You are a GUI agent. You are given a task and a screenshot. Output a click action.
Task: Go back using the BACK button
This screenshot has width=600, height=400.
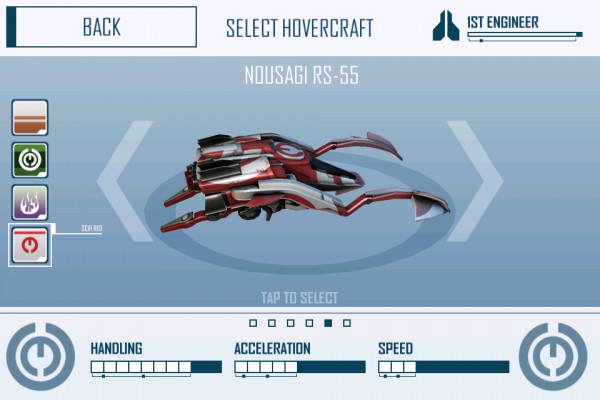[x=100, y=27]
